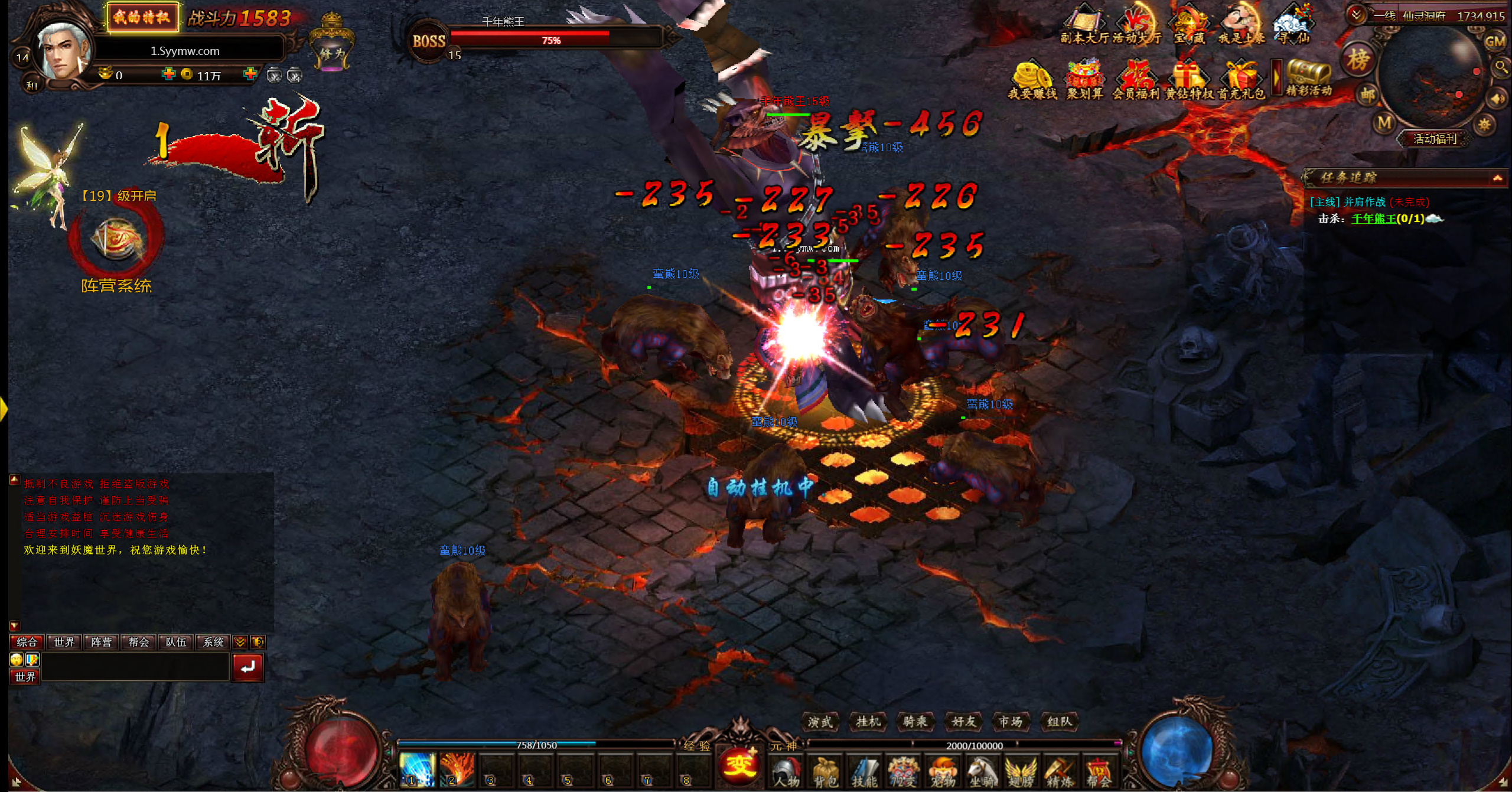Image resolution: width=1512 pixels, height=792 pixels.
Task: Open the 好友 friends list
Action: pyautogui.click(x=963, y=721)
